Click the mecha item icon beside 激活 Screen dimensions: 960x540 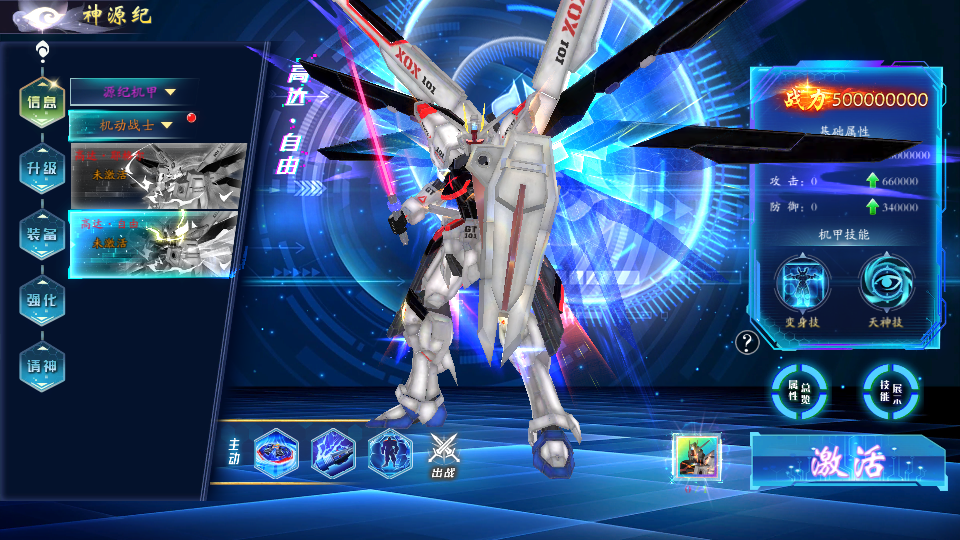click(698, 457)
